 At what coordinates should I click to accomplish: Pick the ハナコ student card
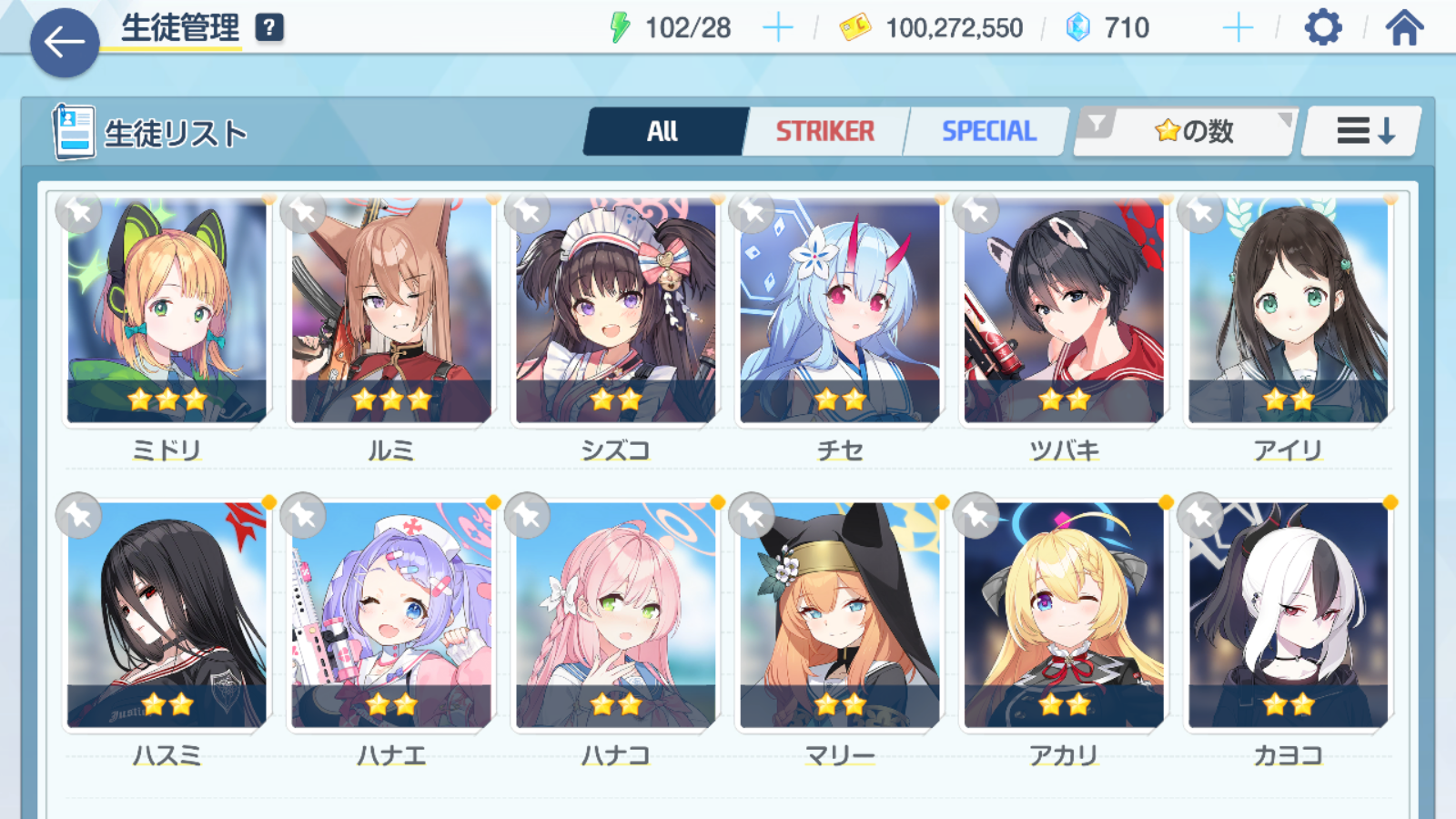(616, 616)
